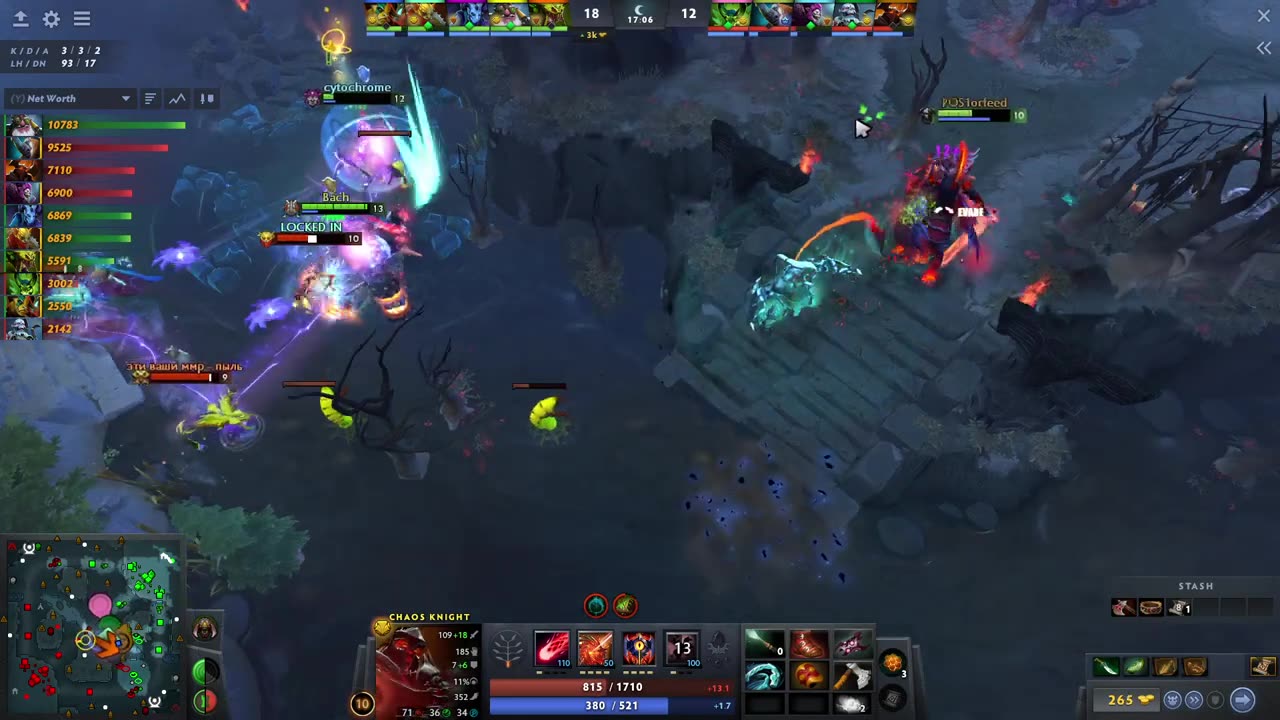Screen dimensions: 1280x720
Task: Select the talent tree icon near abilities
Action: pyautogui.click(x=507, y=648)
